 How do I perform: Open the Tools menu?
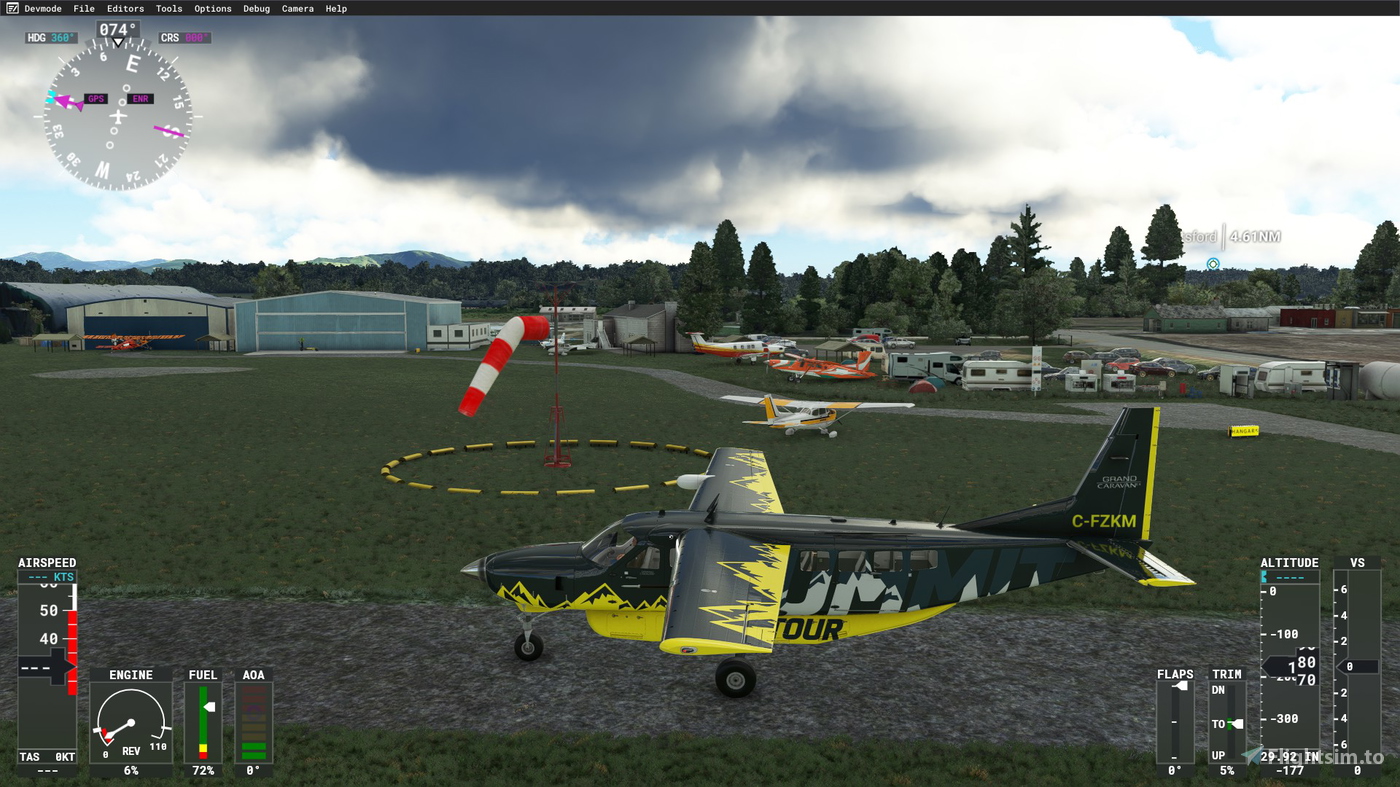click(168, 8)
